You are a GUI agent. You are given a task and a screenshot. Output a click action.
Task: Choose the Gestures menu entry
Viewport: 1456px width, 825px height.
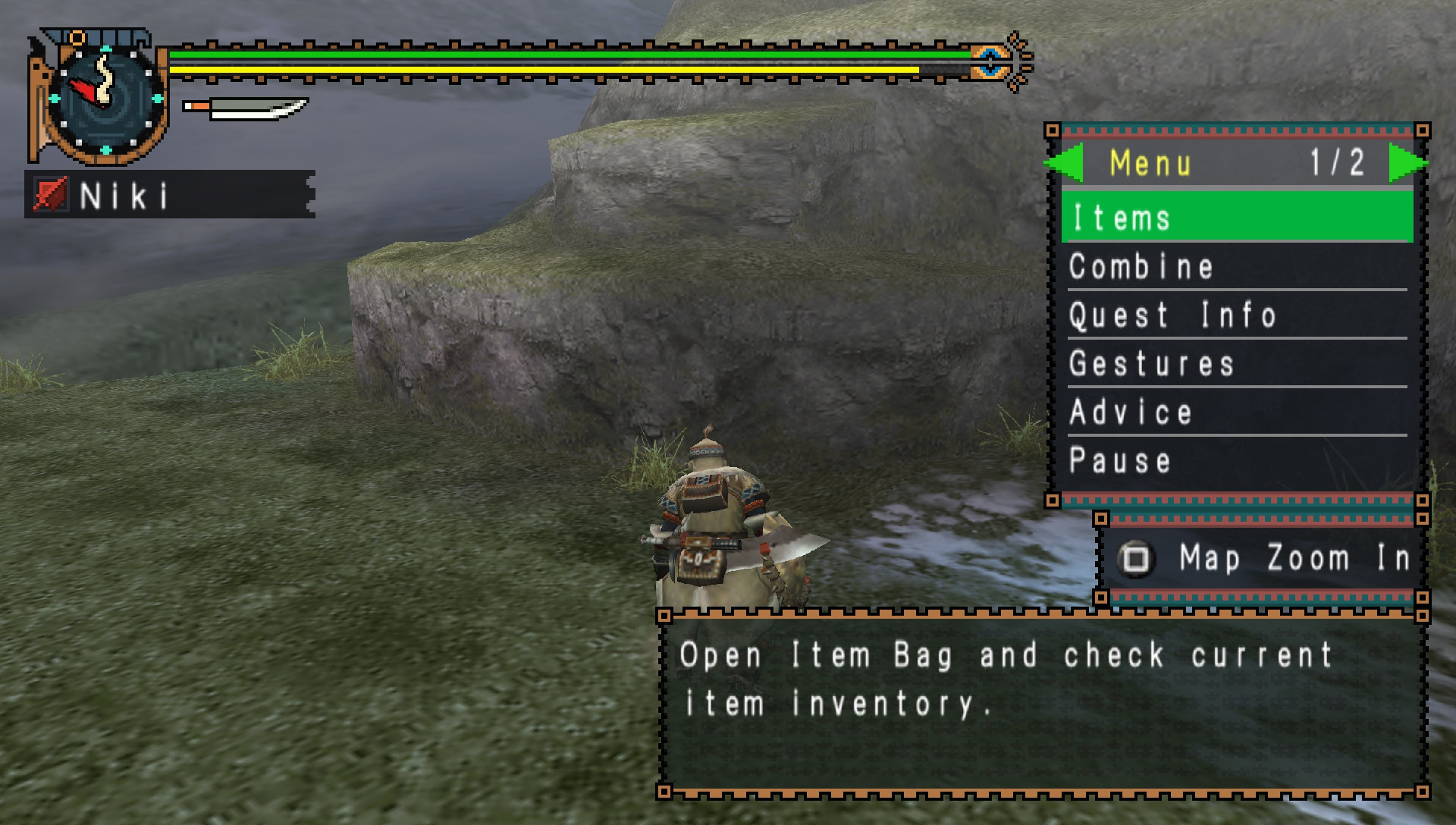pyautogui.click(x=1236, y=364)
